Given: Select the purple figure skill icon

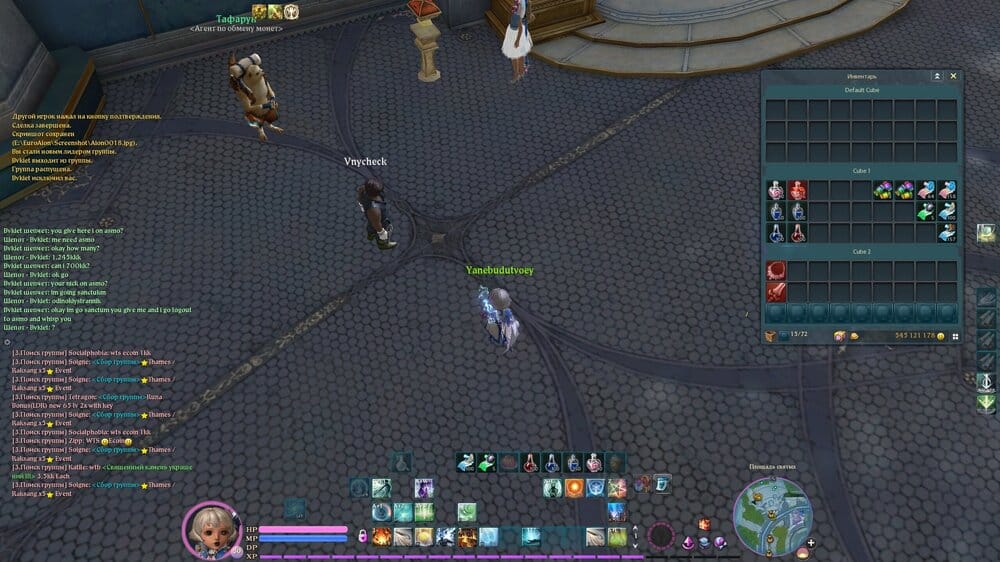Looking at the screenshot, I should coord(424,488).
